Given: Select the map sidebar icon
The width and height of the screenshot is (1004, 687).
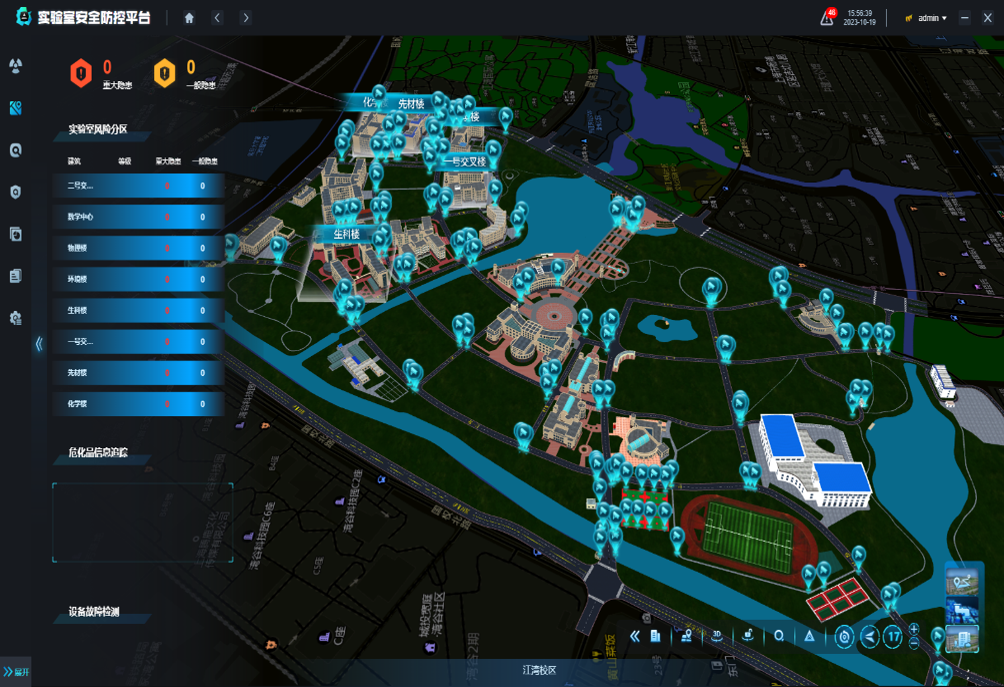Looking at the screenshot, I should pyautogui.click(x=15, y=108).
